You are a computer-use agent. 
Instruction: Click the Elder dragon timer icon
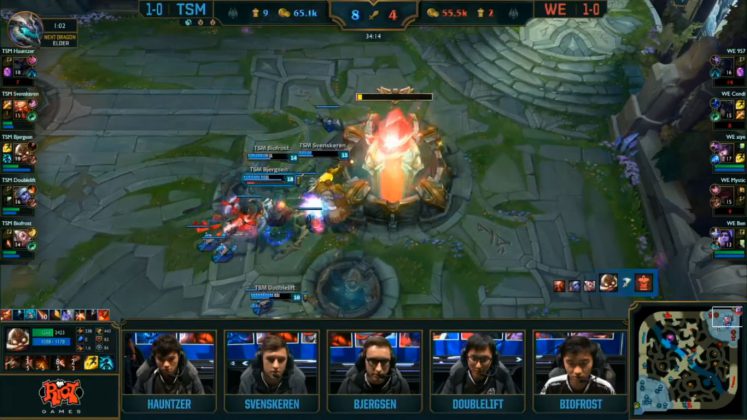tap(23, 27)
